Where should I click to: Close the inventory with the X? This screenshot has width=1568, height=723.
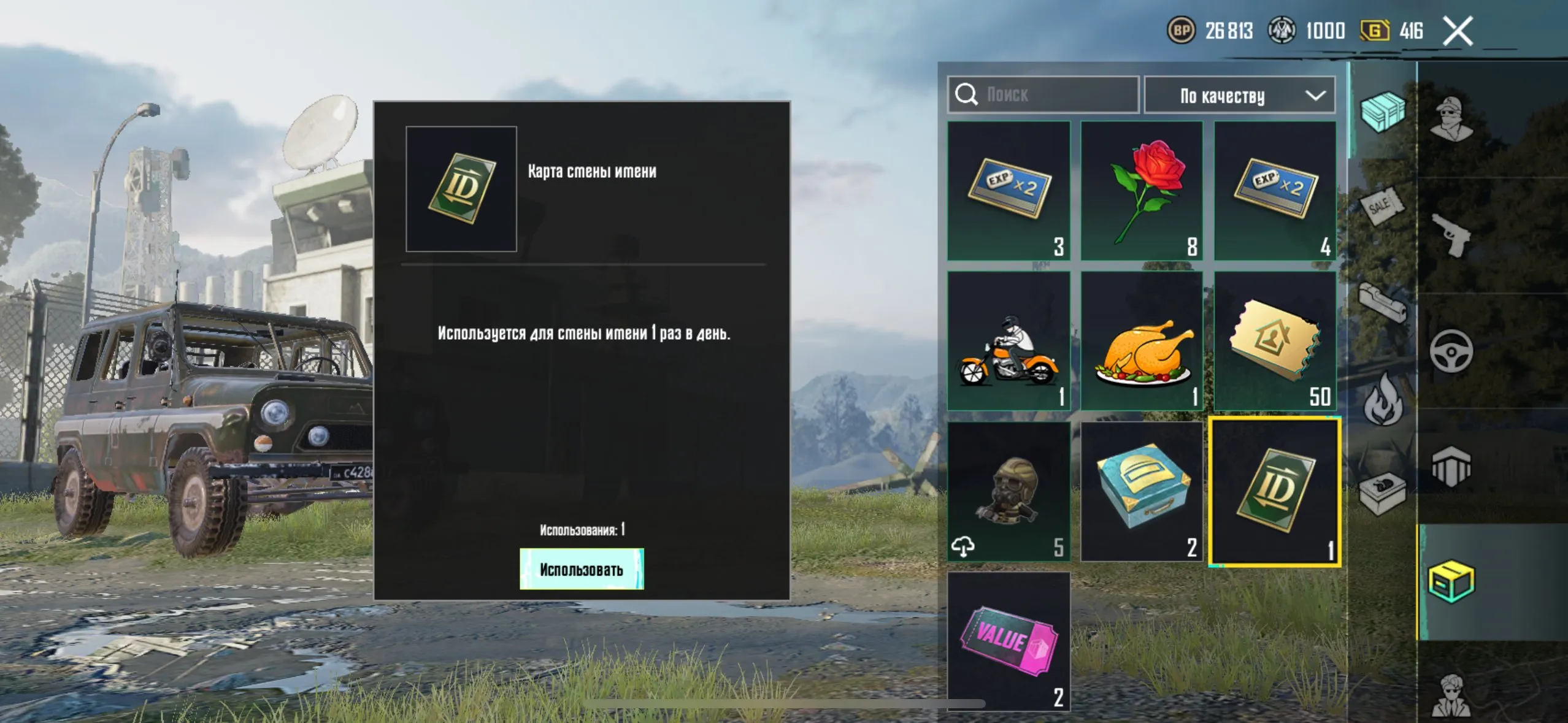1458,31
